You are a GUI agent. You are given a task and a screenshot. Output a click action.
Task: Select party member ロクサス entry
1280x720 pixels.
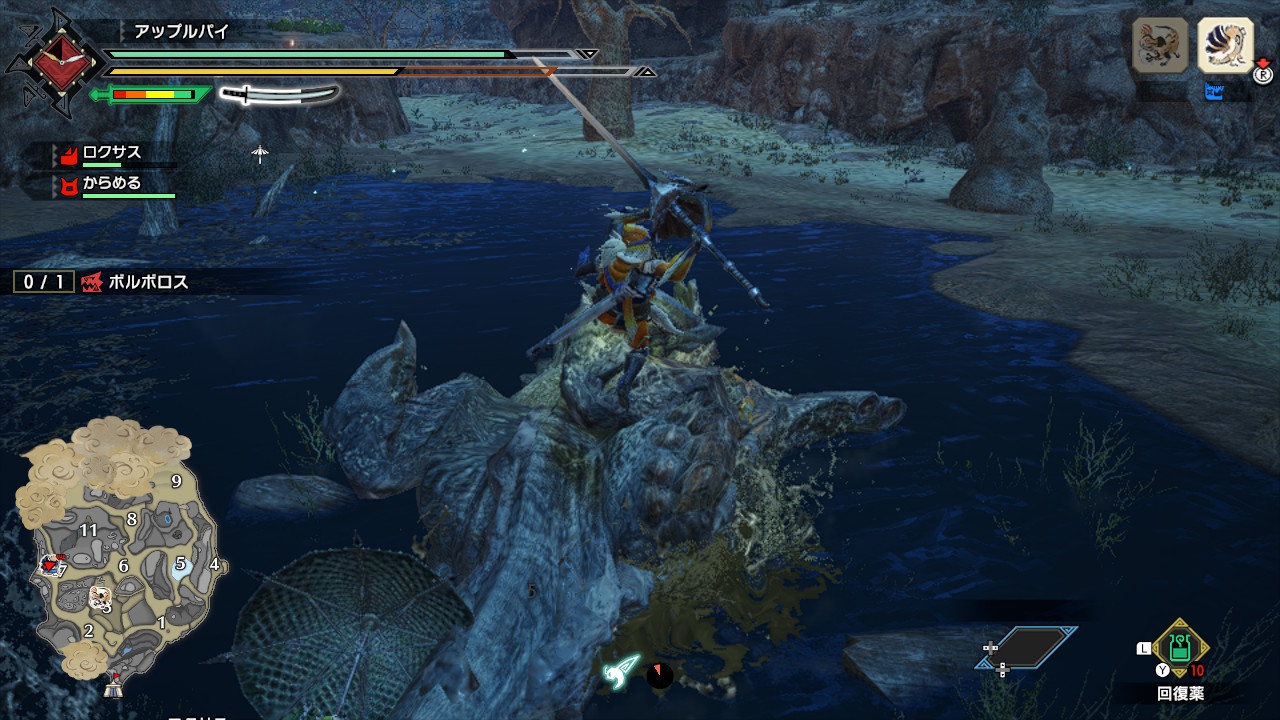pyautogui.click(x=111, y=153)
